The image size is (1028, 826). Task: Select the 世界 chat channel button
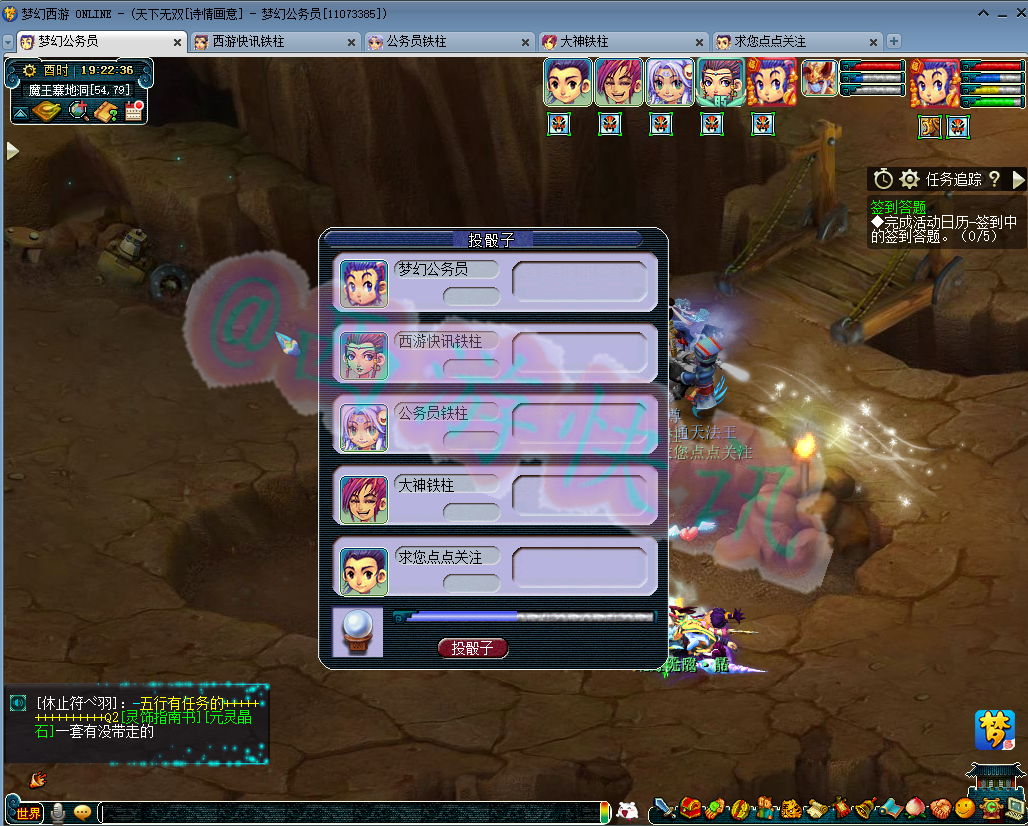coord(28,813)
